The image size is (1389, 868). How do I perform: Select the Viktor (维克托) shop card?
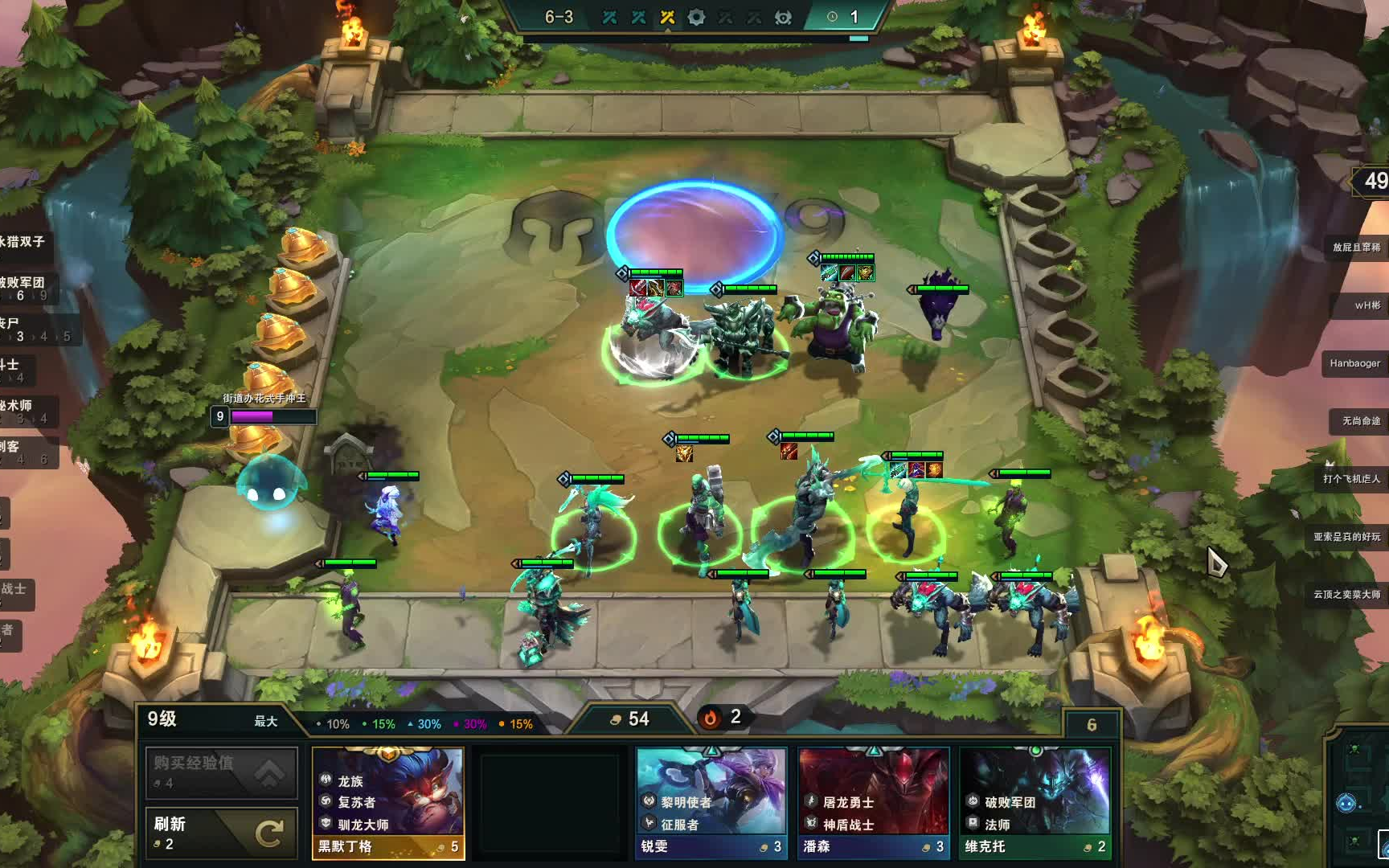(x=1035, y=802)
